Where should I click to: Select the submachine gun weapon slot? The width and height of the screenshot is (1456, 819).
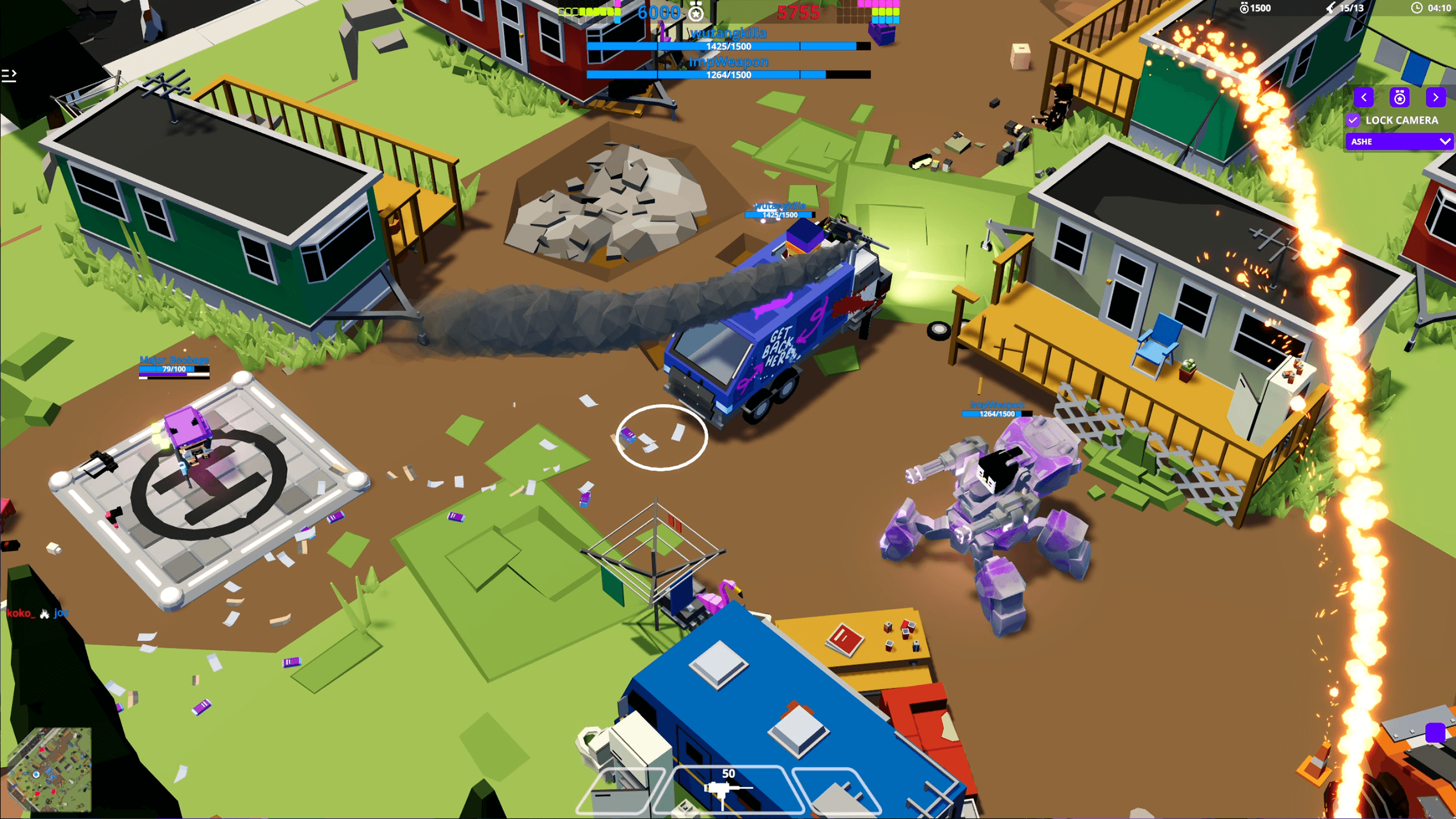click(728, 789)
